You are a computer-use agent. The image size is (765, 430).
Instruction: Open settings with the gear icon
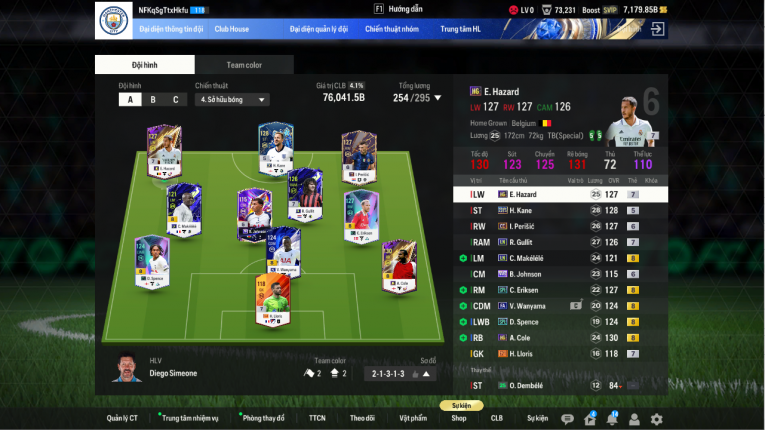click(656, 419)
